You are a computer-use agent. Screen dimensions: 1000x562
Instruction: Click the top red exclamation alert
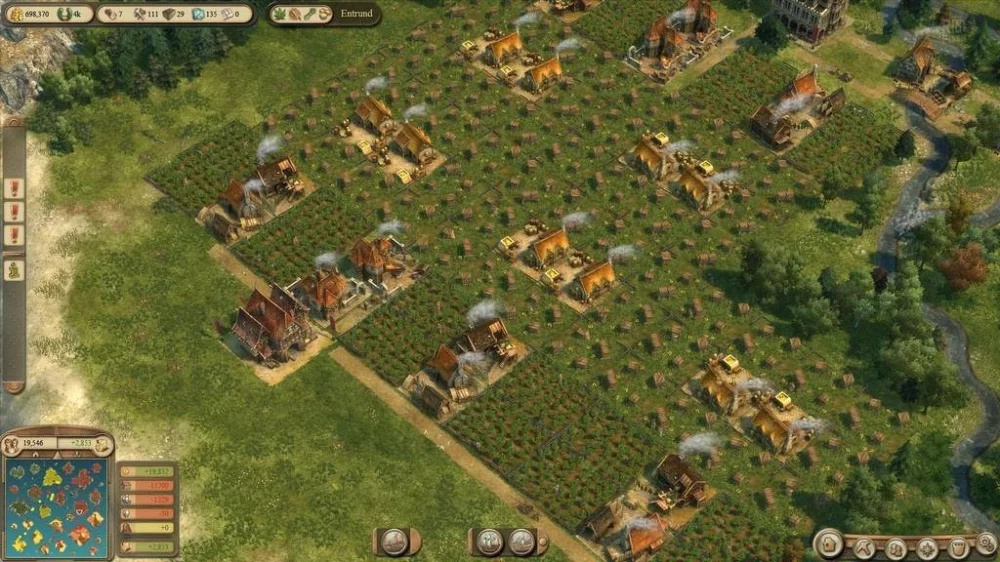click(x=14, y=187)
